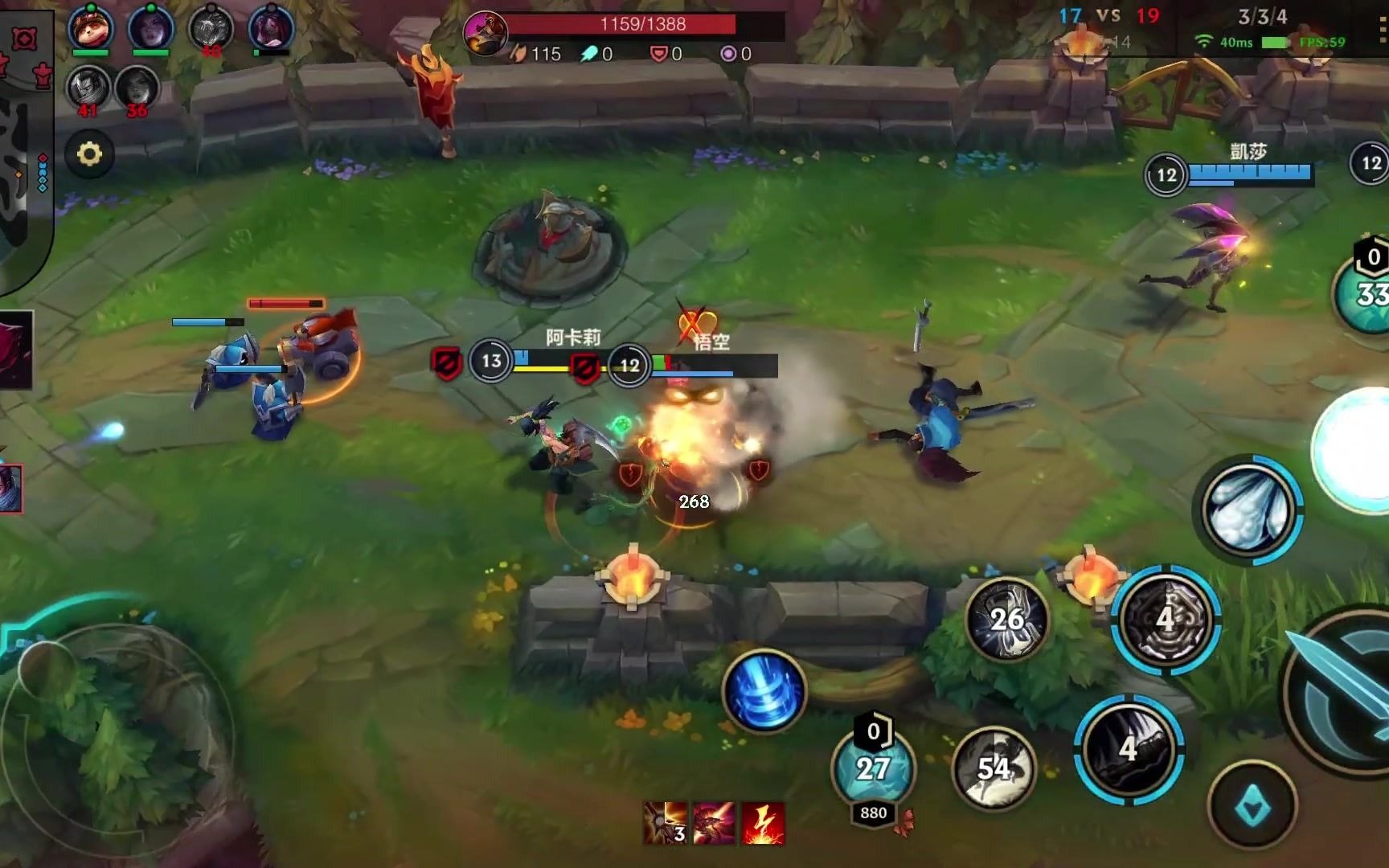Tap the red target-lock icon above the minimap
The height and width of the screenshot is (868, 1389).
pyautogui.click(x=24, y=39)
